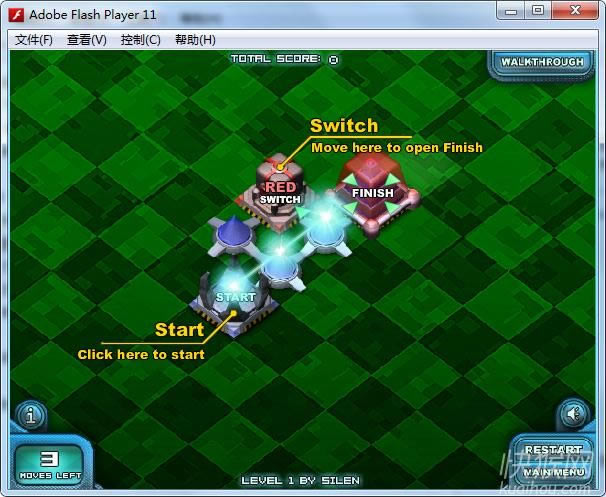Open the 帮助(H) menu
Image resolution: width=606 pixels, height=497 pixels.
click(195, 40)
